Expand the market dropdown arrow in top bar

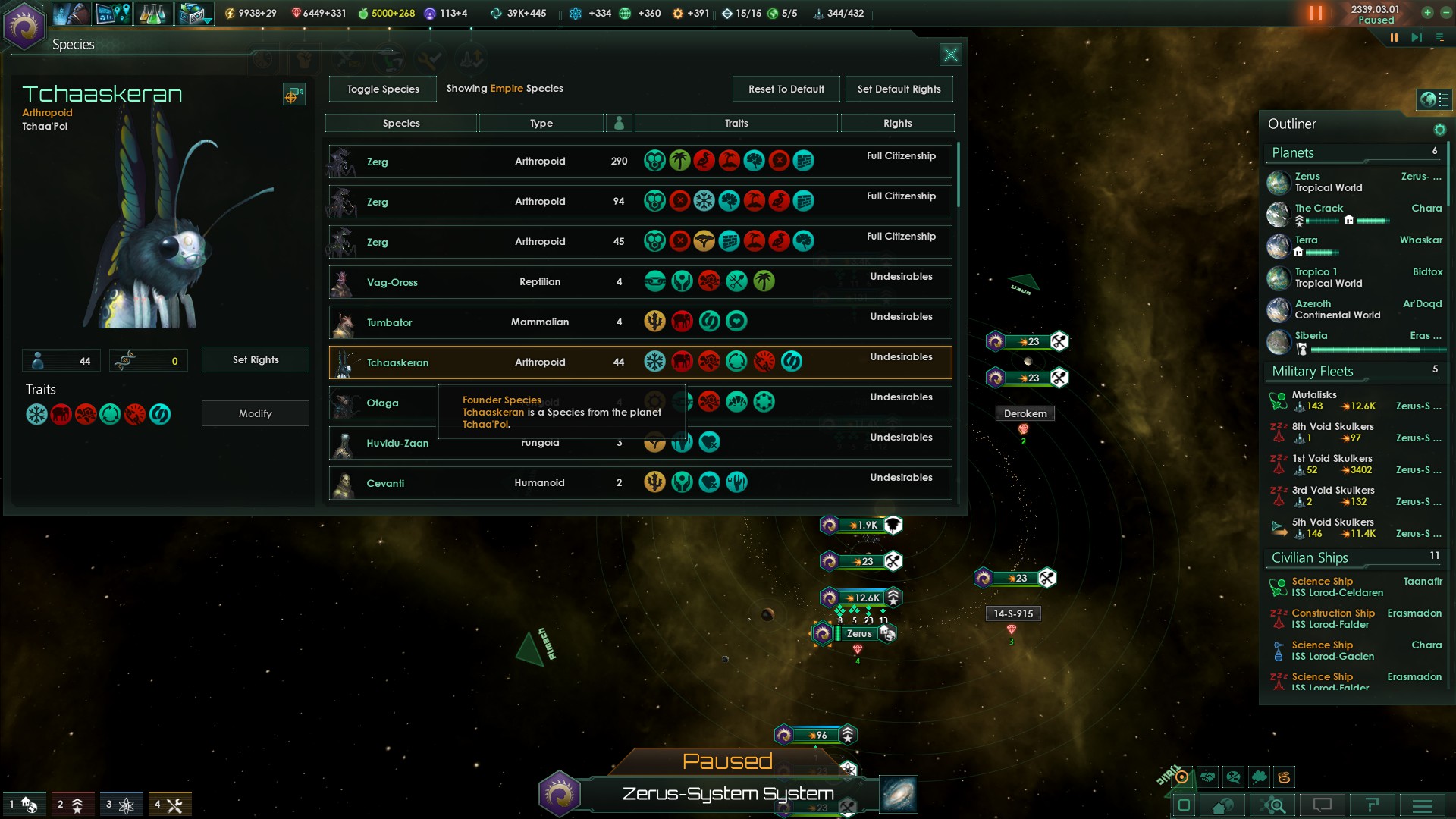(207, 21)
